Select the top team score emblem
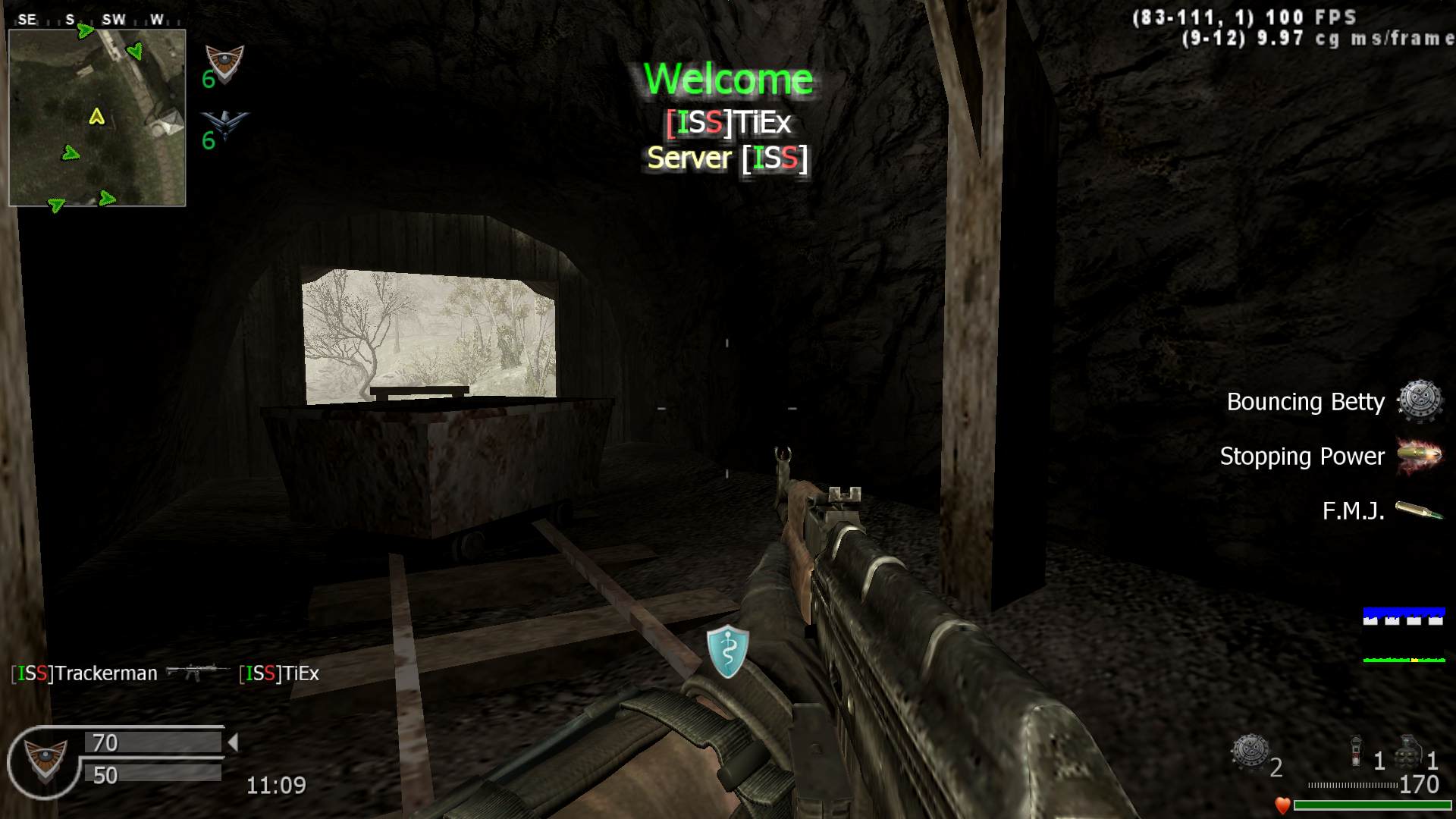1456x819 pixels. tap(225, 64)
